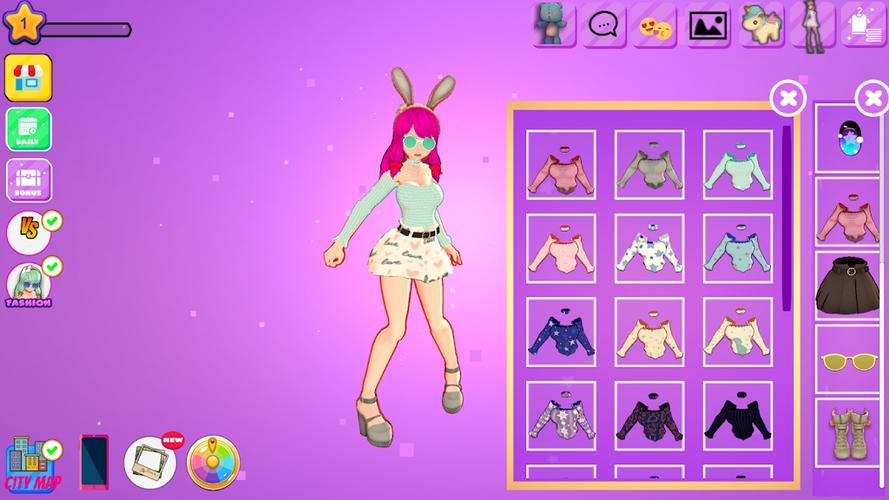The width and height of the screenshot is (889, 500).
Task: View the new photo album
Action: pos(150,462)
